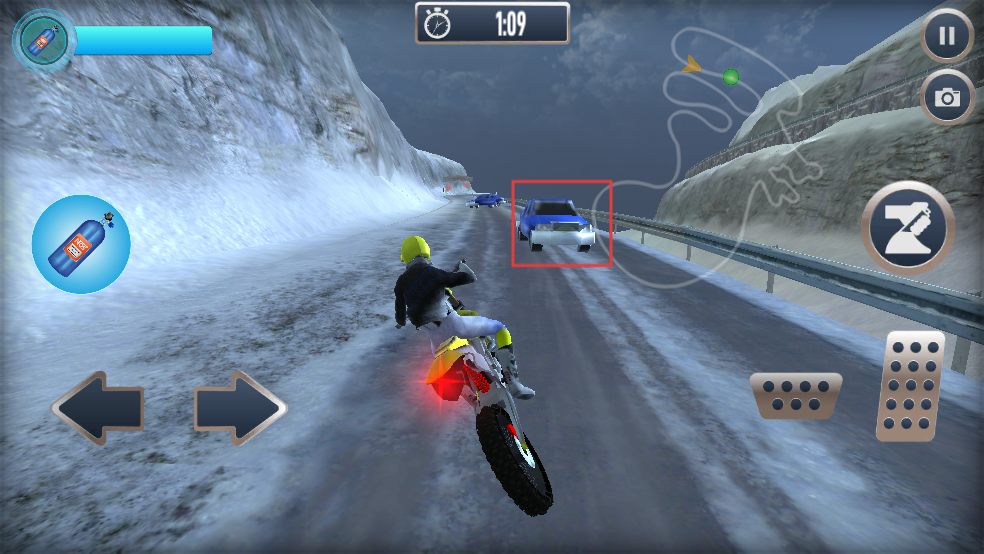Hit the brake pedal
Image resolution: width=984 pixels, height=554 pixels.
[795, 395]
